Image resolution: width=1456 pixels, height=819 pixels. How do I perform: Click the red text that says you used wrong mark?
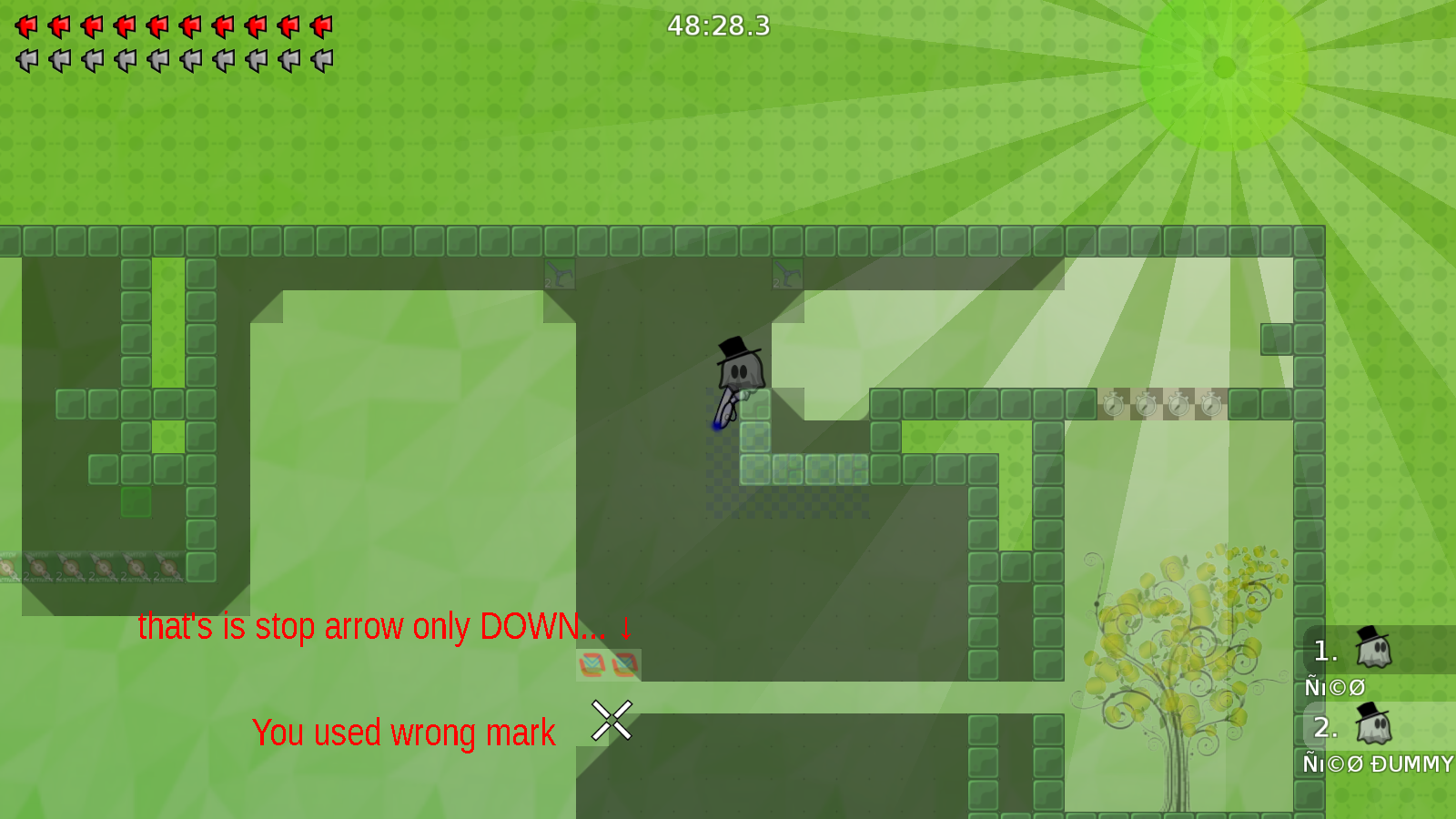point(404,732)
